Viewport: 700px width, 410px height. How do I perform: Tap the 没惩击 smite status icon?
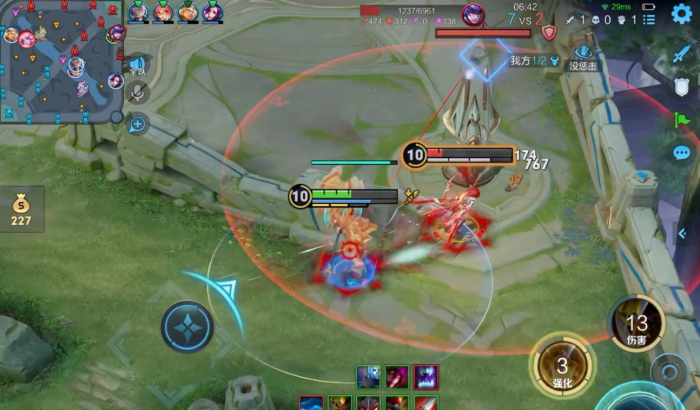tap(582, 56)
